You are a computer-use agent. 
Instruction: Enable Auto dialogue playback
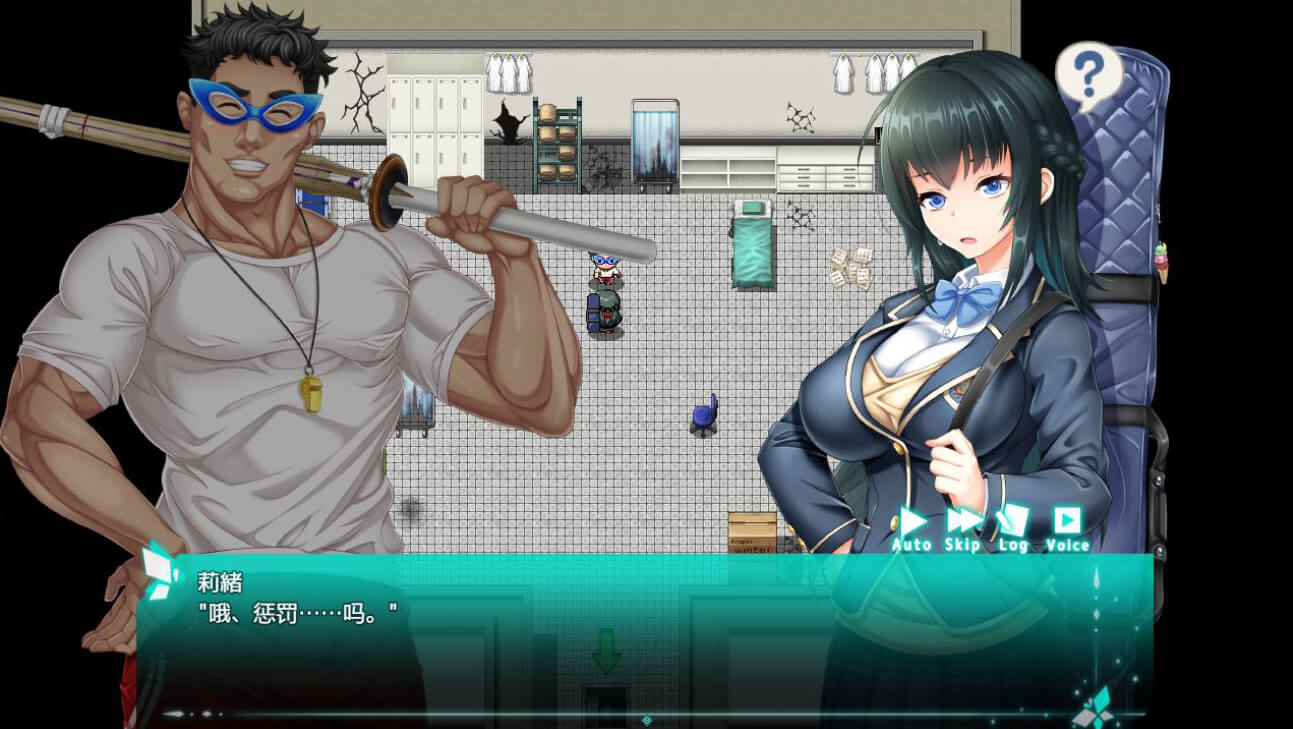911,528
